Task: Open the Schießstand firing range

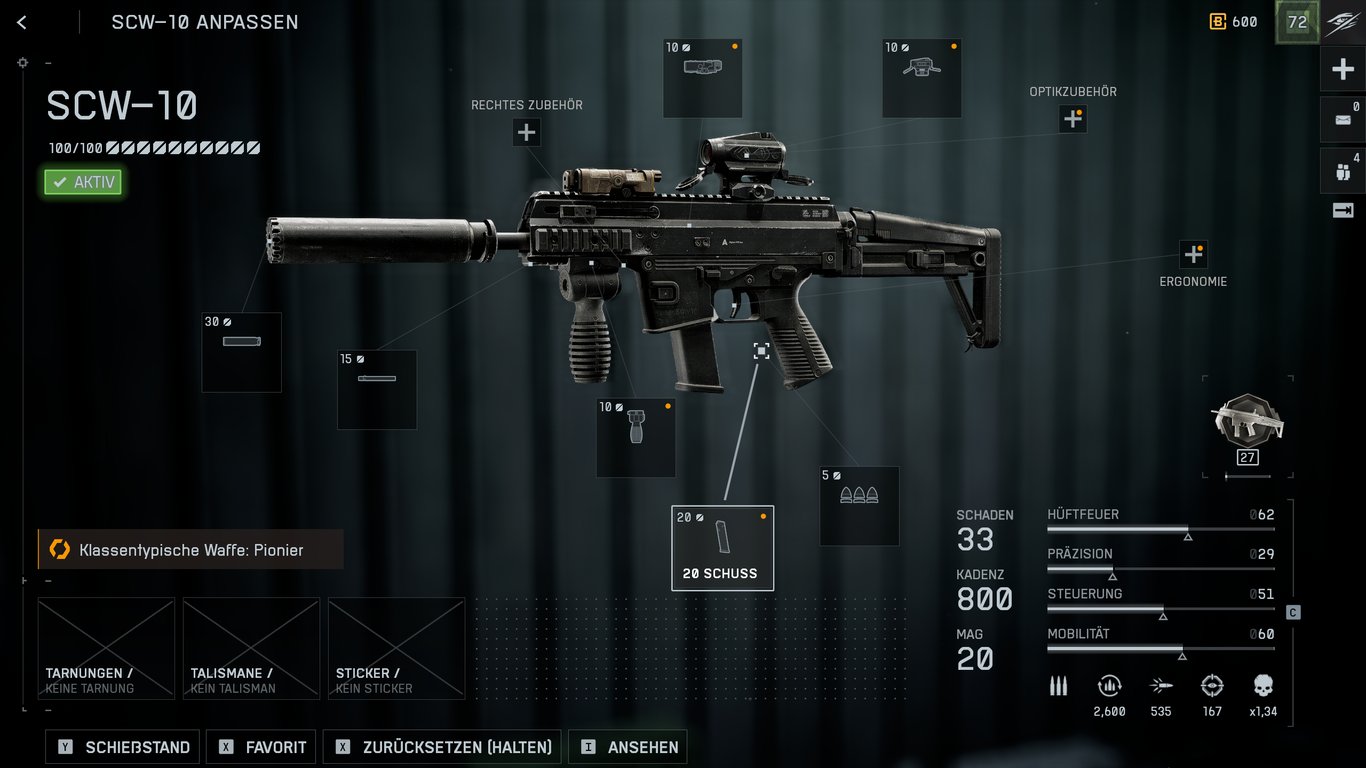Action: pos(123,747)
